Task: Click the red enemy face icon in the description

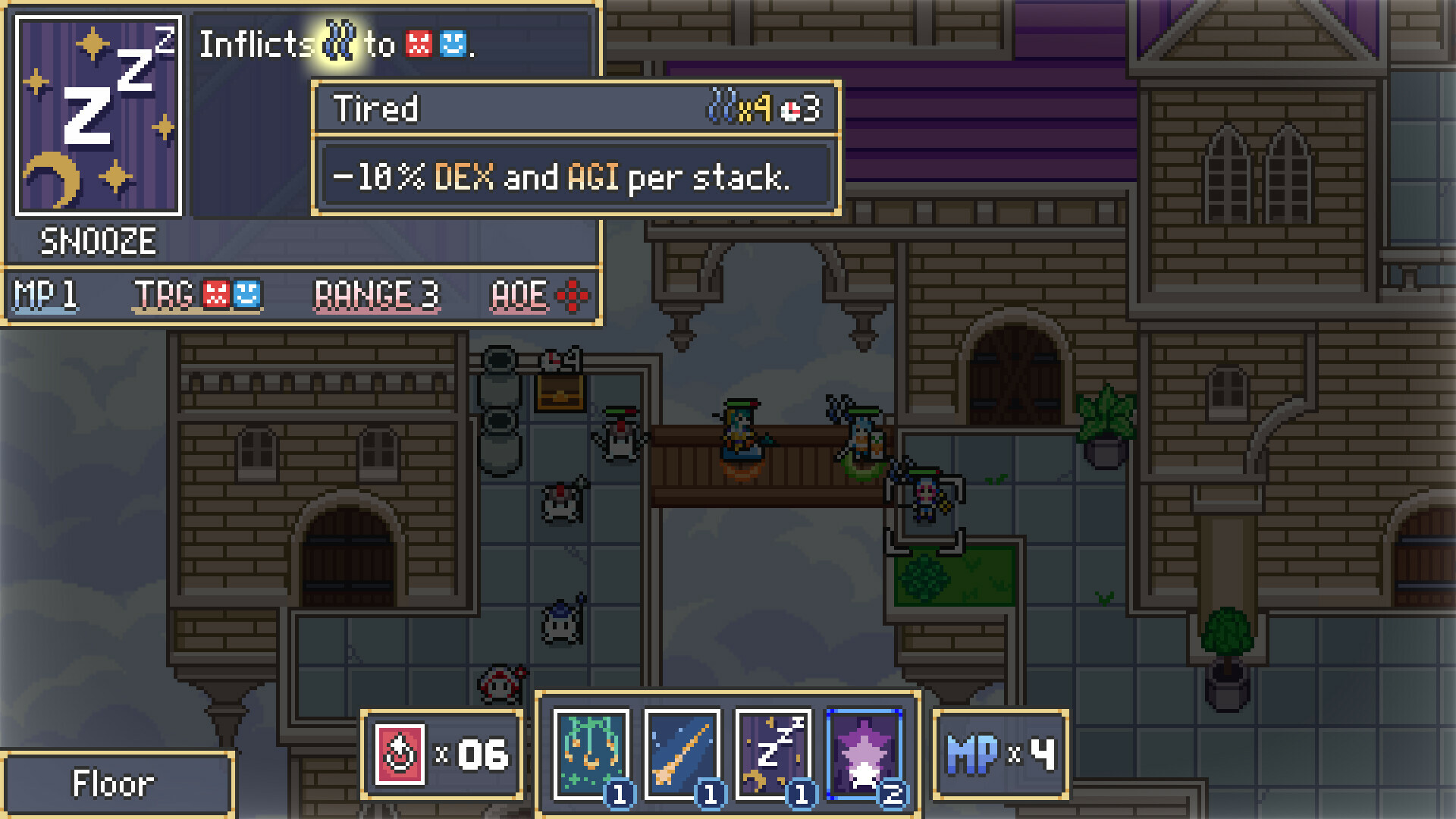Action: (x=416, y=45)
